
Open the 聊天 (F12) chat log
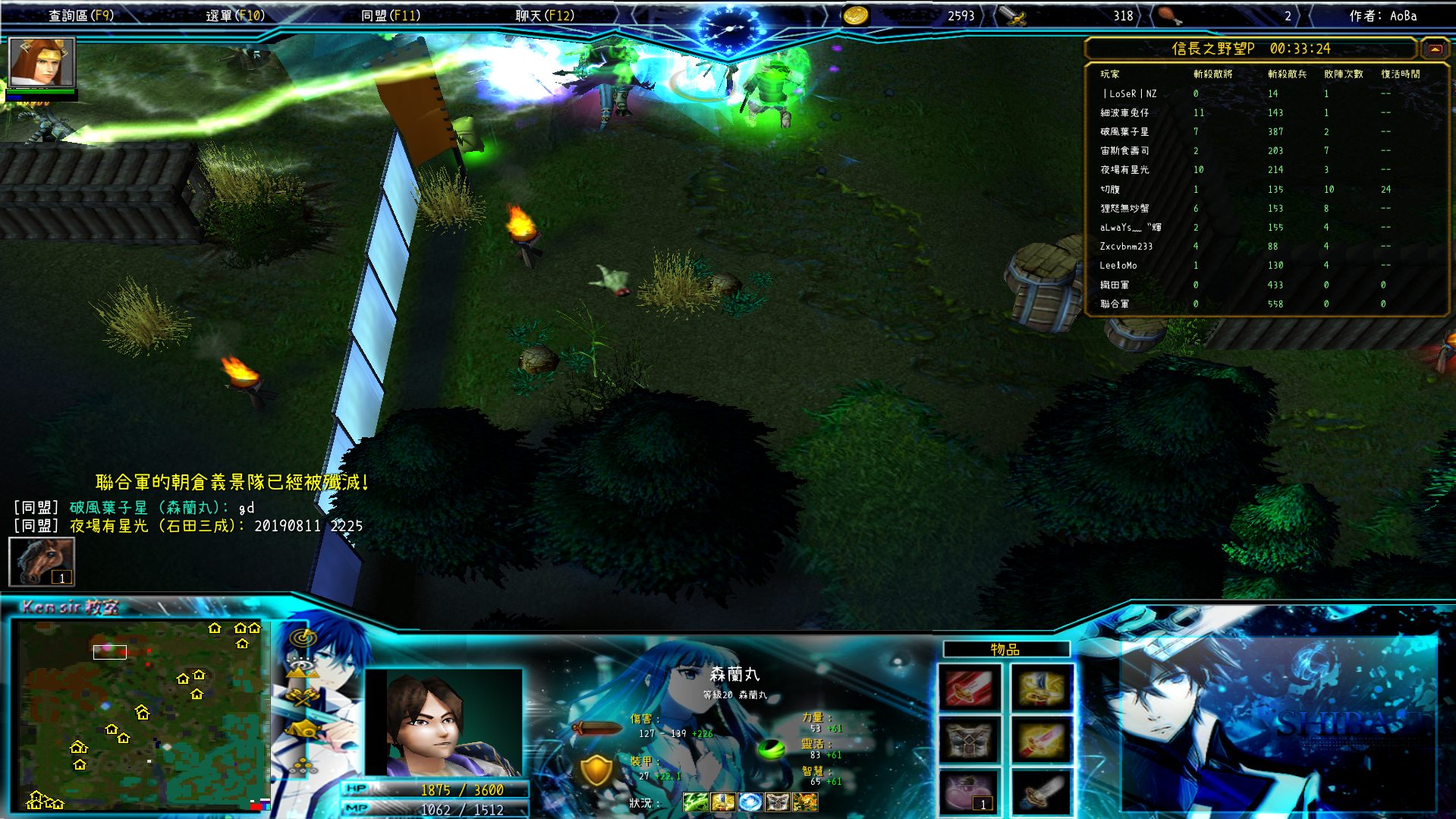tap(545, 15)
